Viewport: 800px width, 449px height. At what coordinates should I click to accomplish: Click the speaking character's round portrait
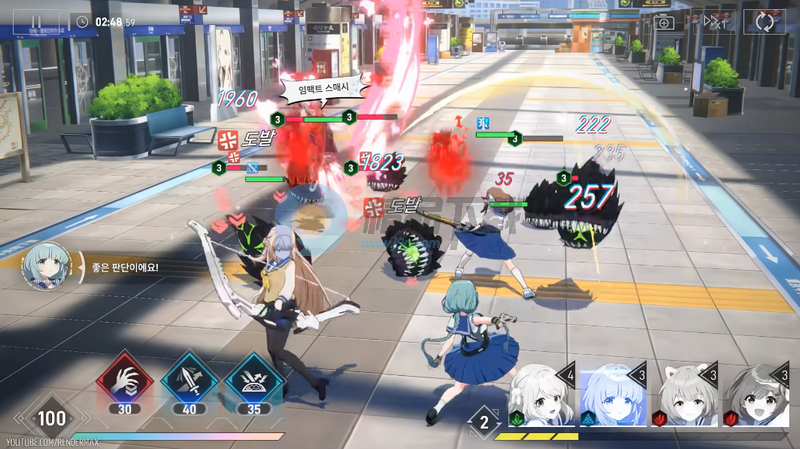coord(47,267)
